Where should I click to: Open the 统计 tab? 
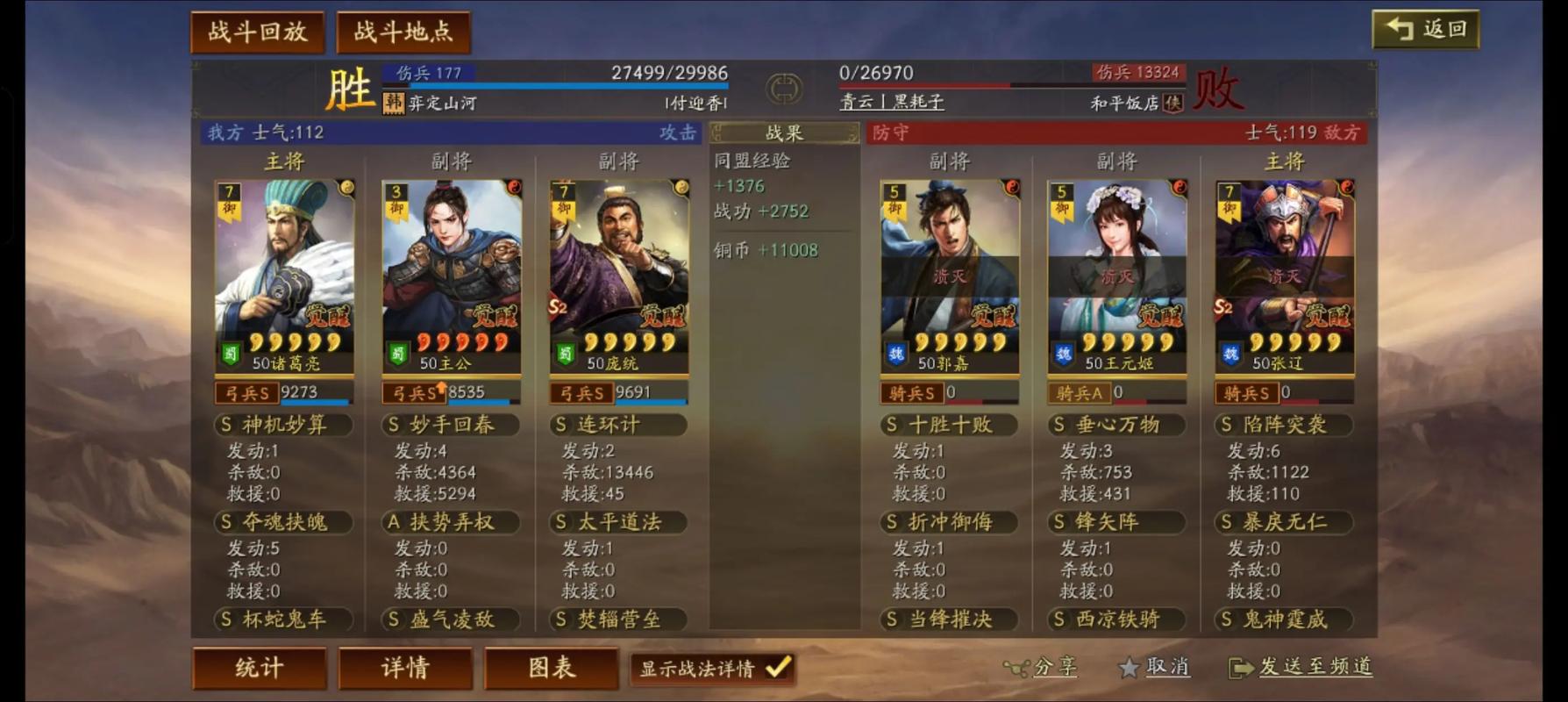pos(260,668)
